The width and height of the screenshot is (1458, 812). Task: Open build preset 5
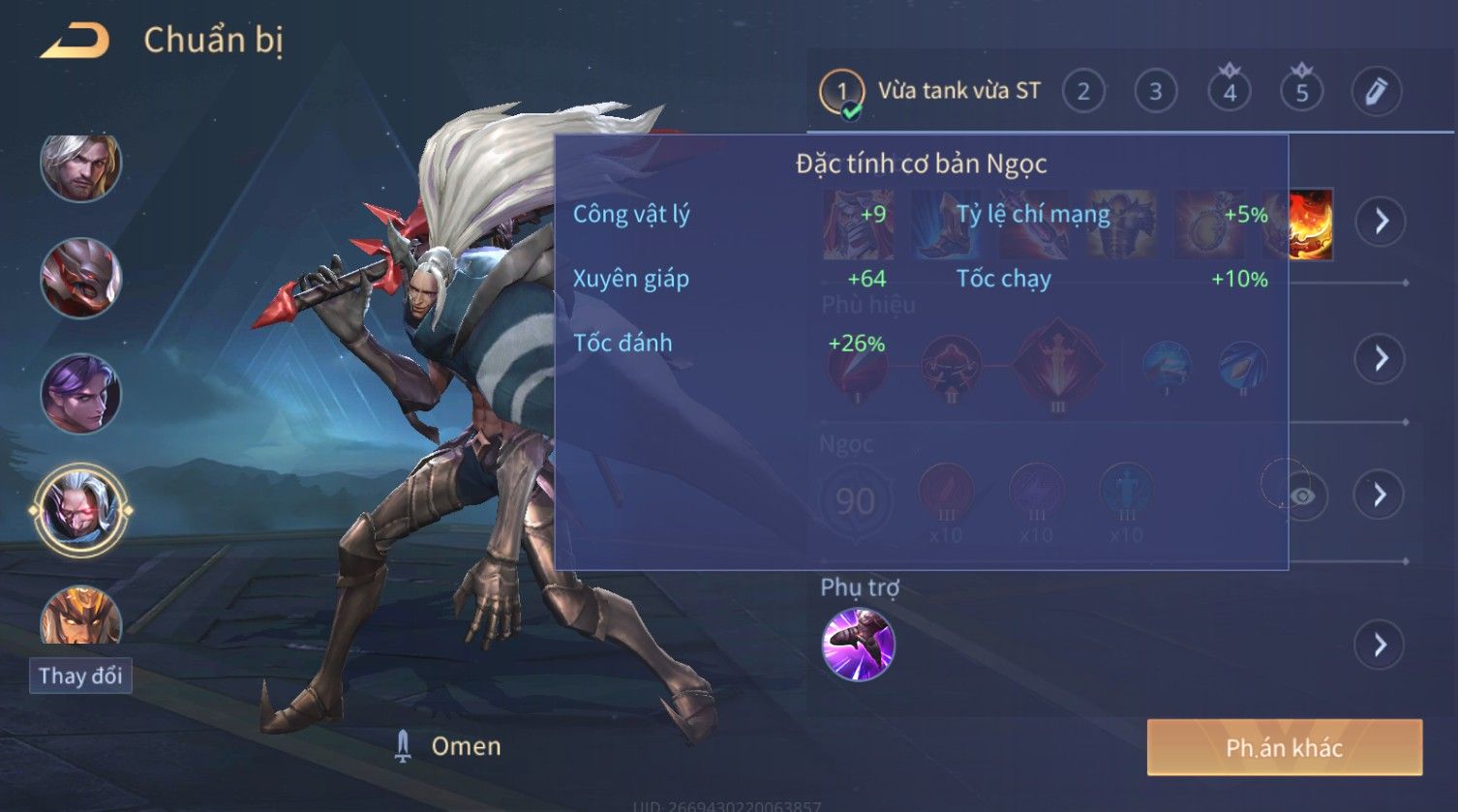(x=1301, y=93)
